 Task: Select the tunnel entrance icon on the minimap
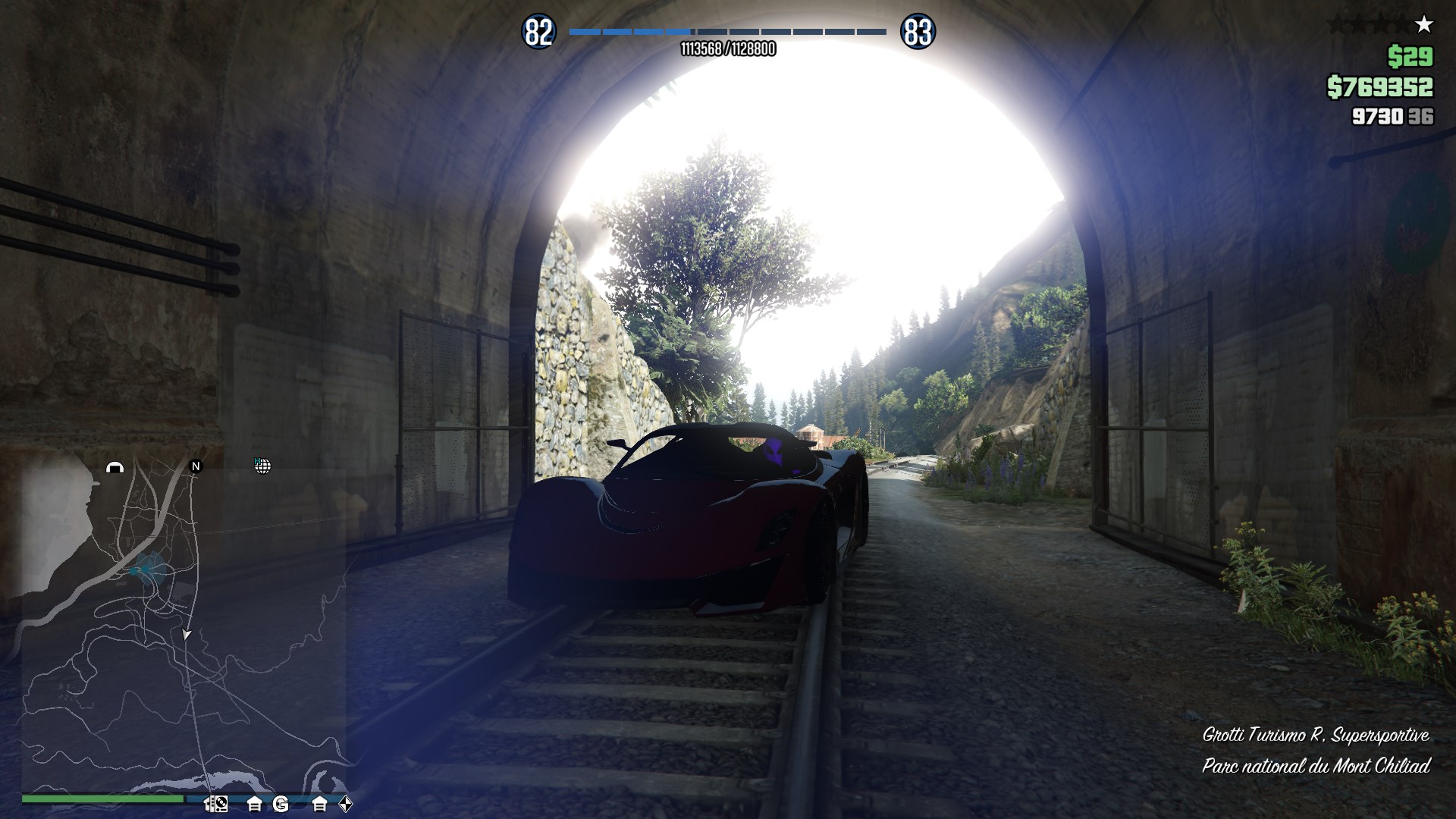(x=115, y=468)
